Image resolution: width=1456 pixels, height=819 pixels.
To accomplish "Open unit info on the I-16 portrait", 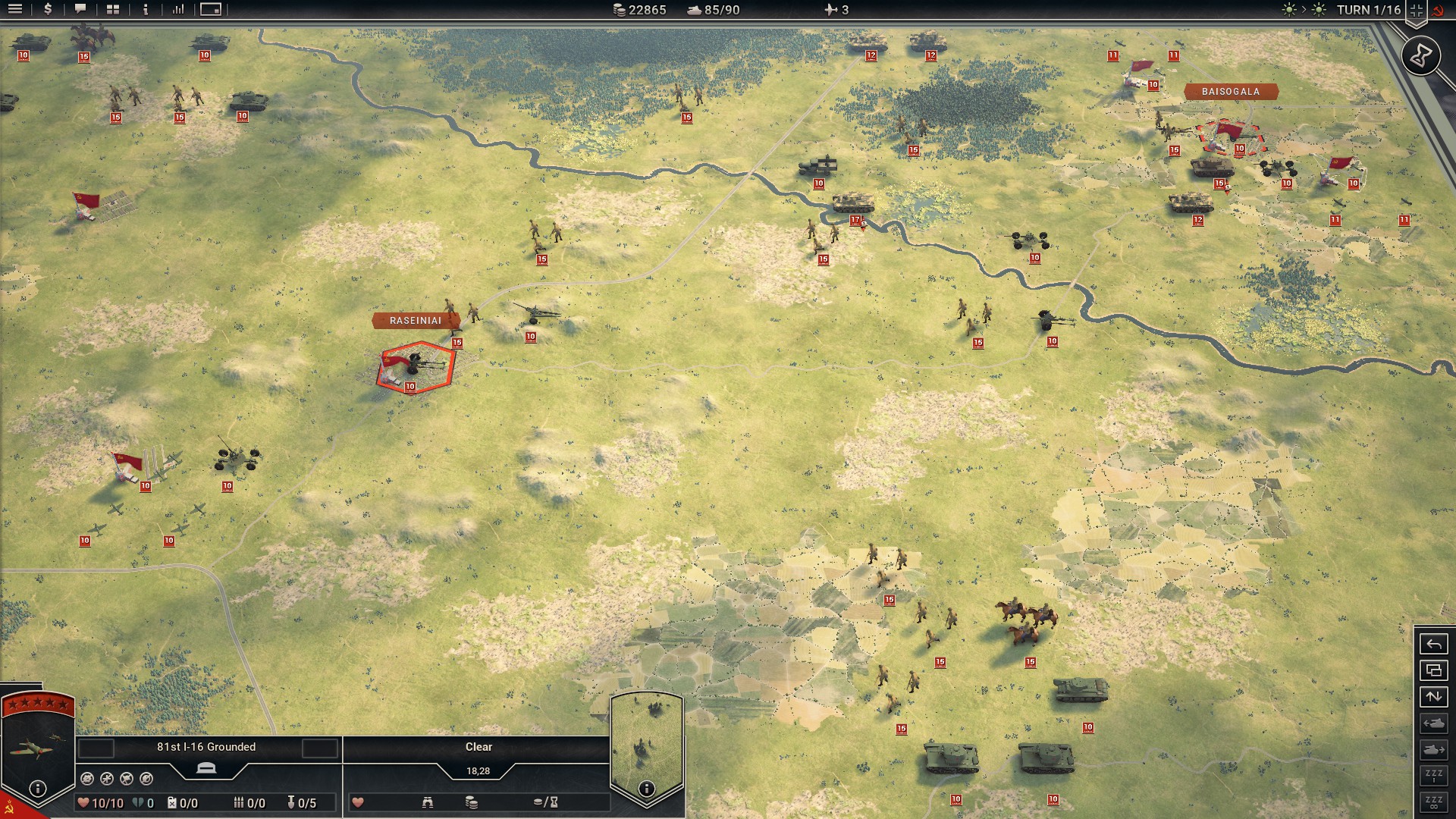I will [x=38, y=789].
